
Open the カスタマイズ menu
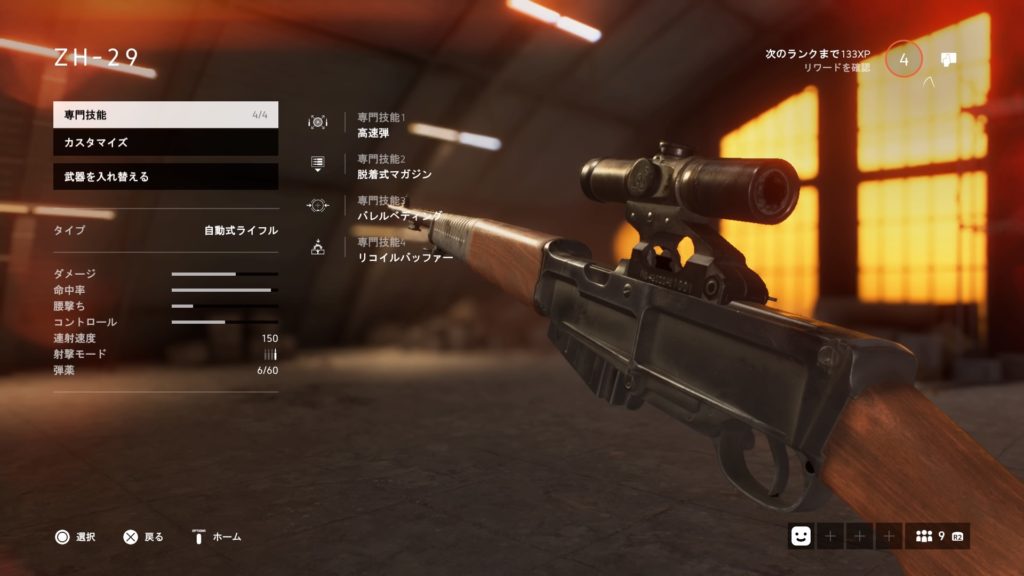coord(165,143)
